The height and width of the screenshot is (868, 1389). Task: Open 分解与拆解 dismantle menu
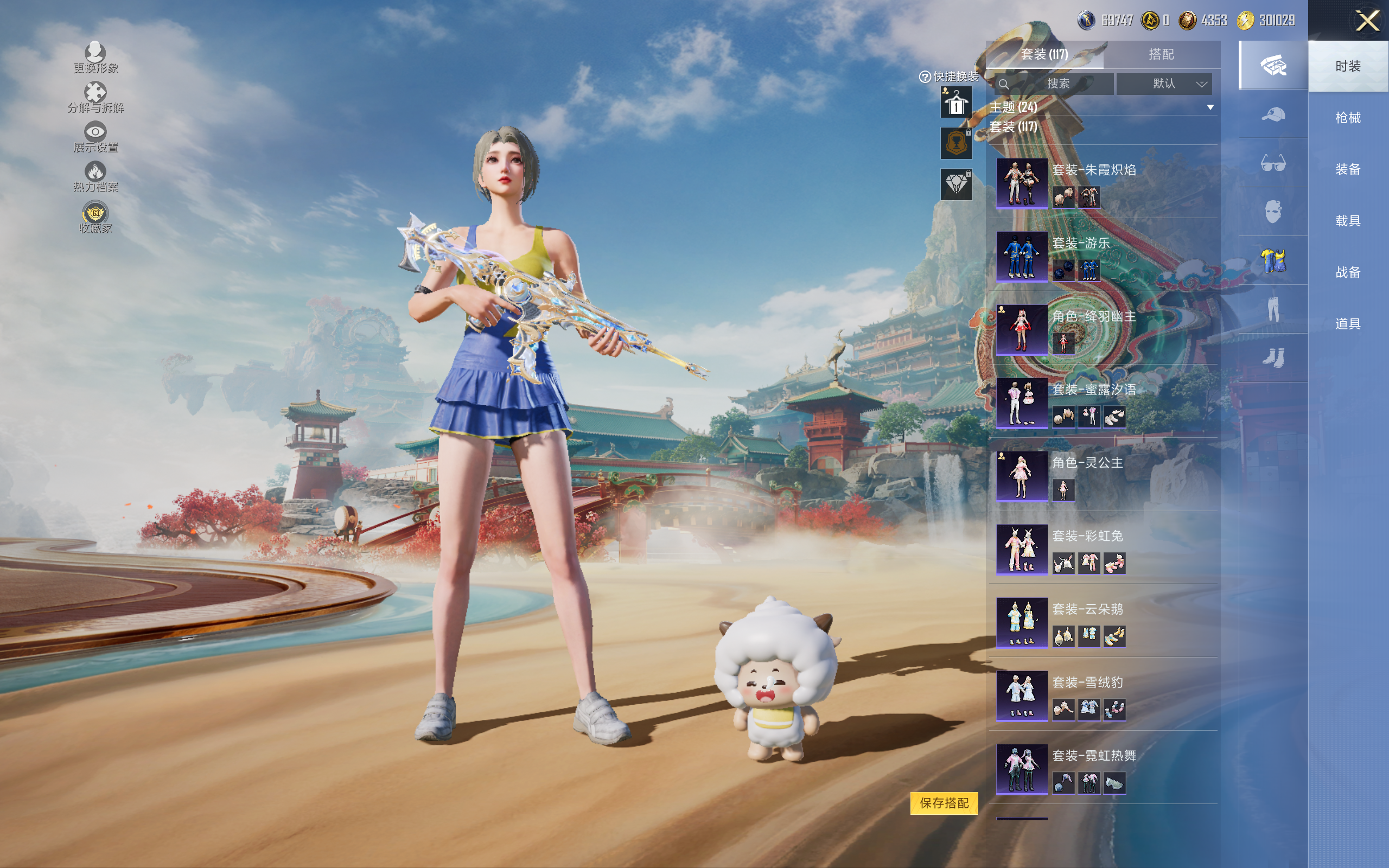[x=95, y=98]
